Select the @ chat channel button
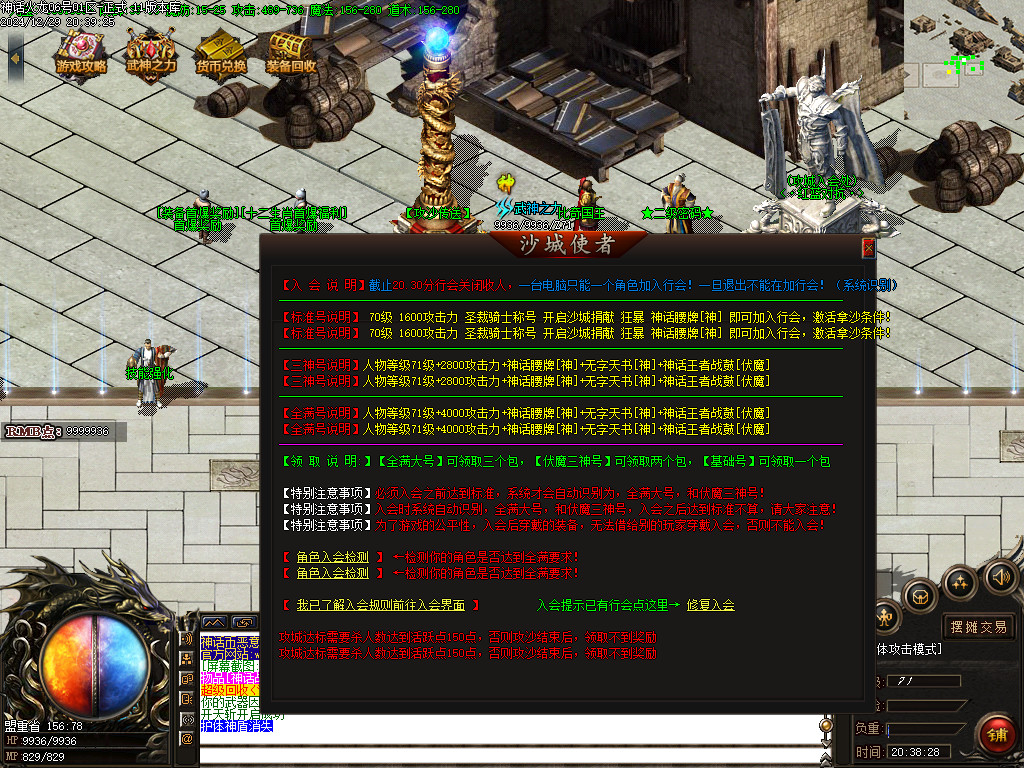The width and height of the screenshot is (1024, 768). coord(187,738)
